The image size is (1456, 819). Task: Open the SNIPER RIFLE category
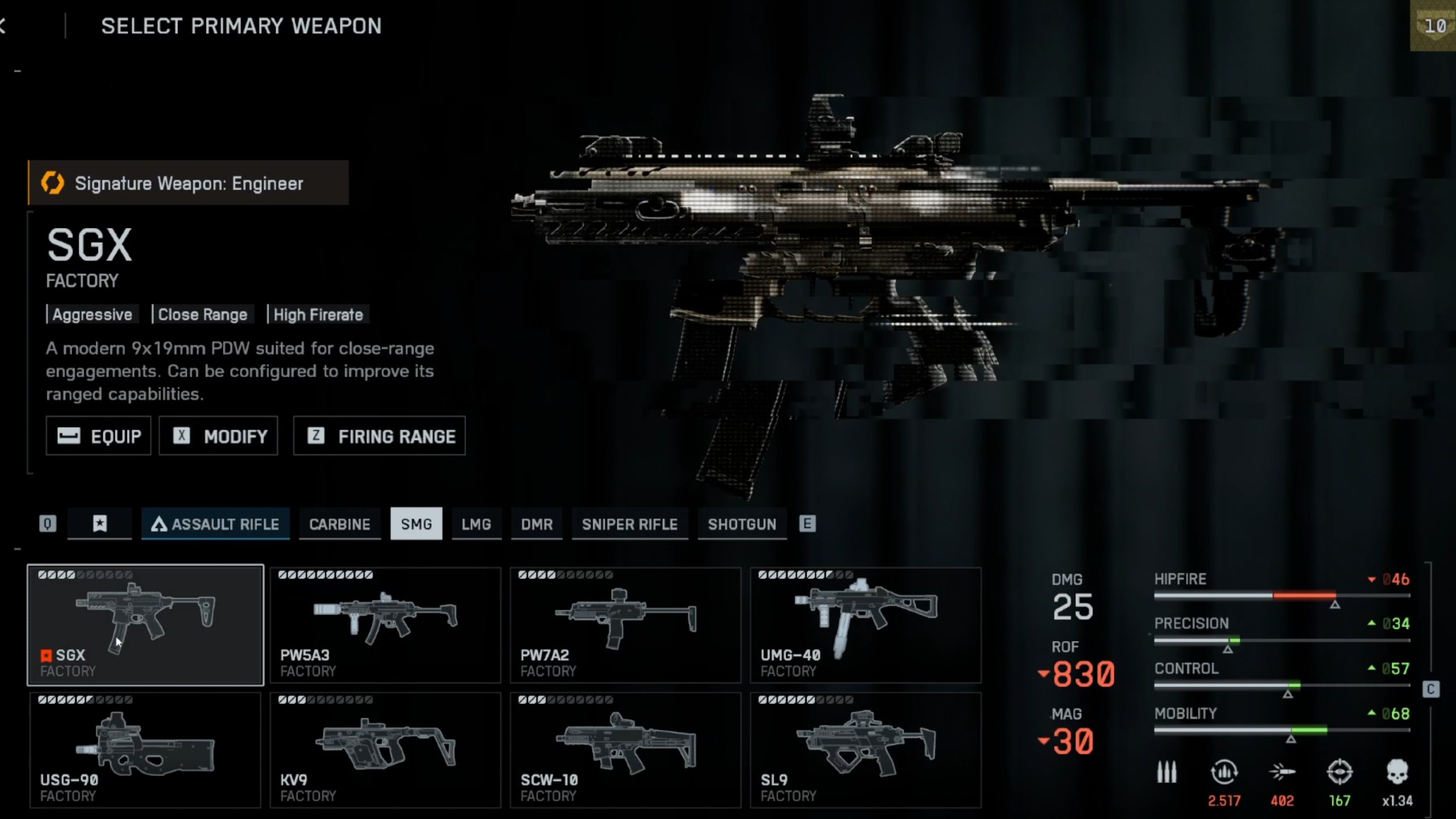pos(629,524)
